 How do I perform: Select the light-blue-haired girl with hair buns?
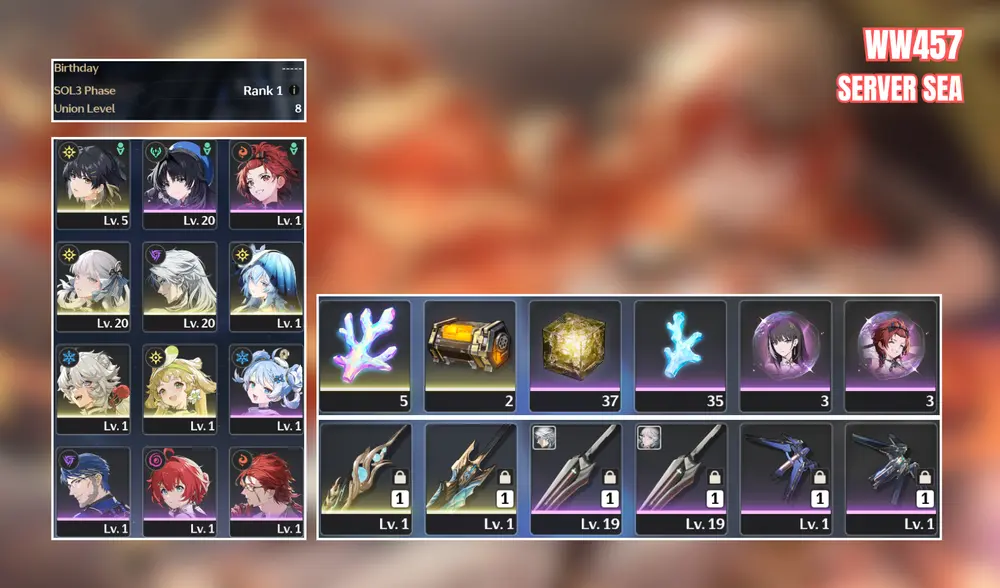coord(266,387)
